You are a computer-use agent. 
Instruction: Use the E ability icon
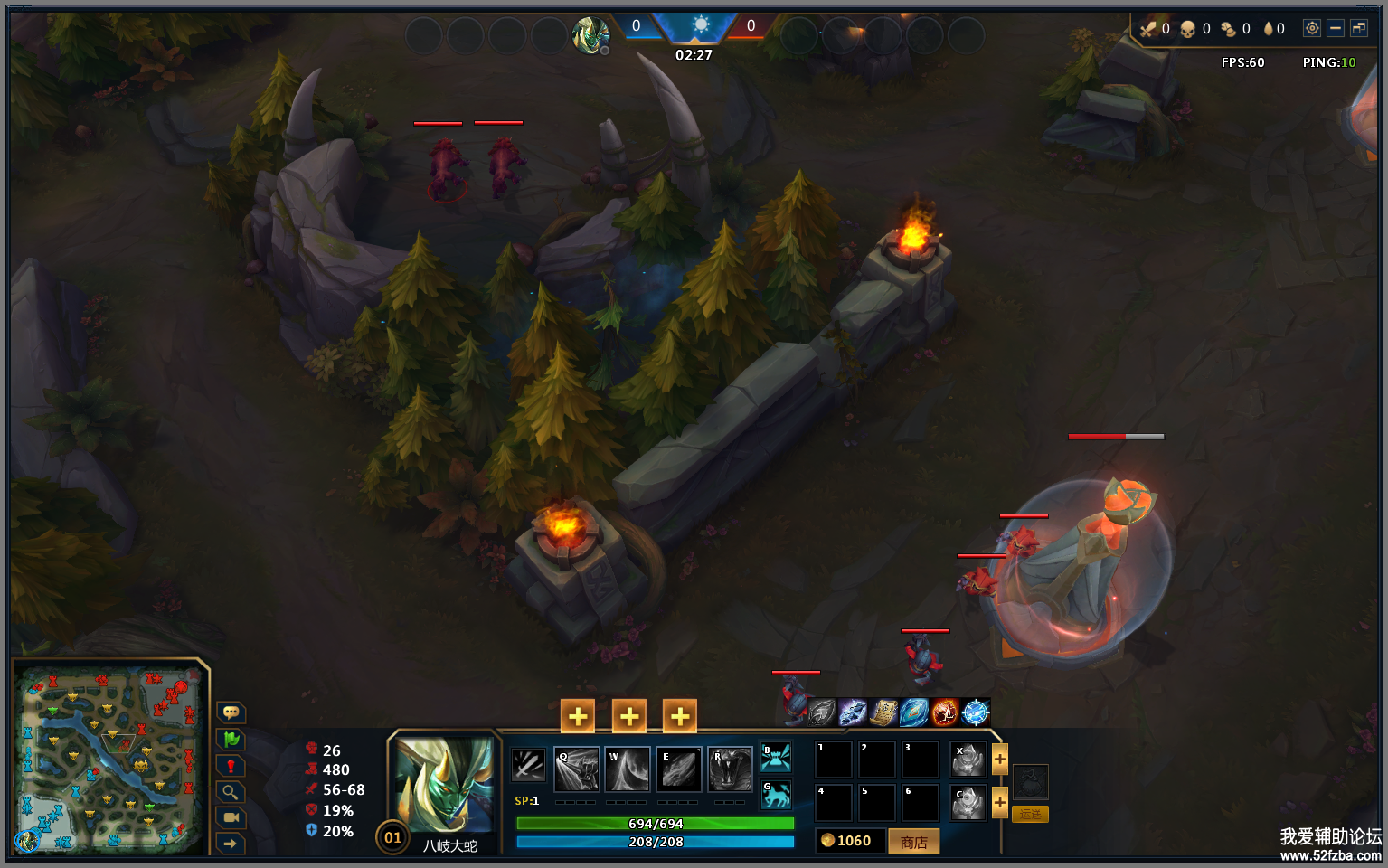[678, 769]
